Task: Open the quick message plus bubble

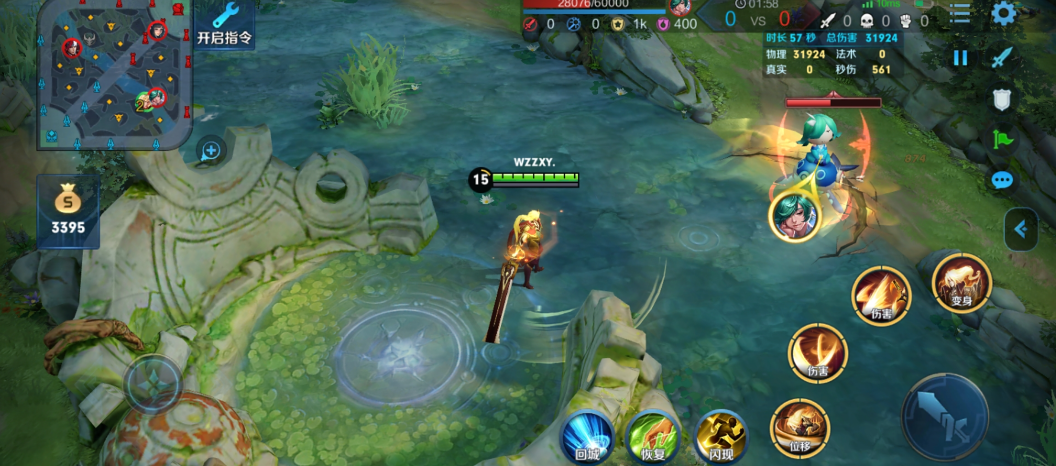Action: 211,151
